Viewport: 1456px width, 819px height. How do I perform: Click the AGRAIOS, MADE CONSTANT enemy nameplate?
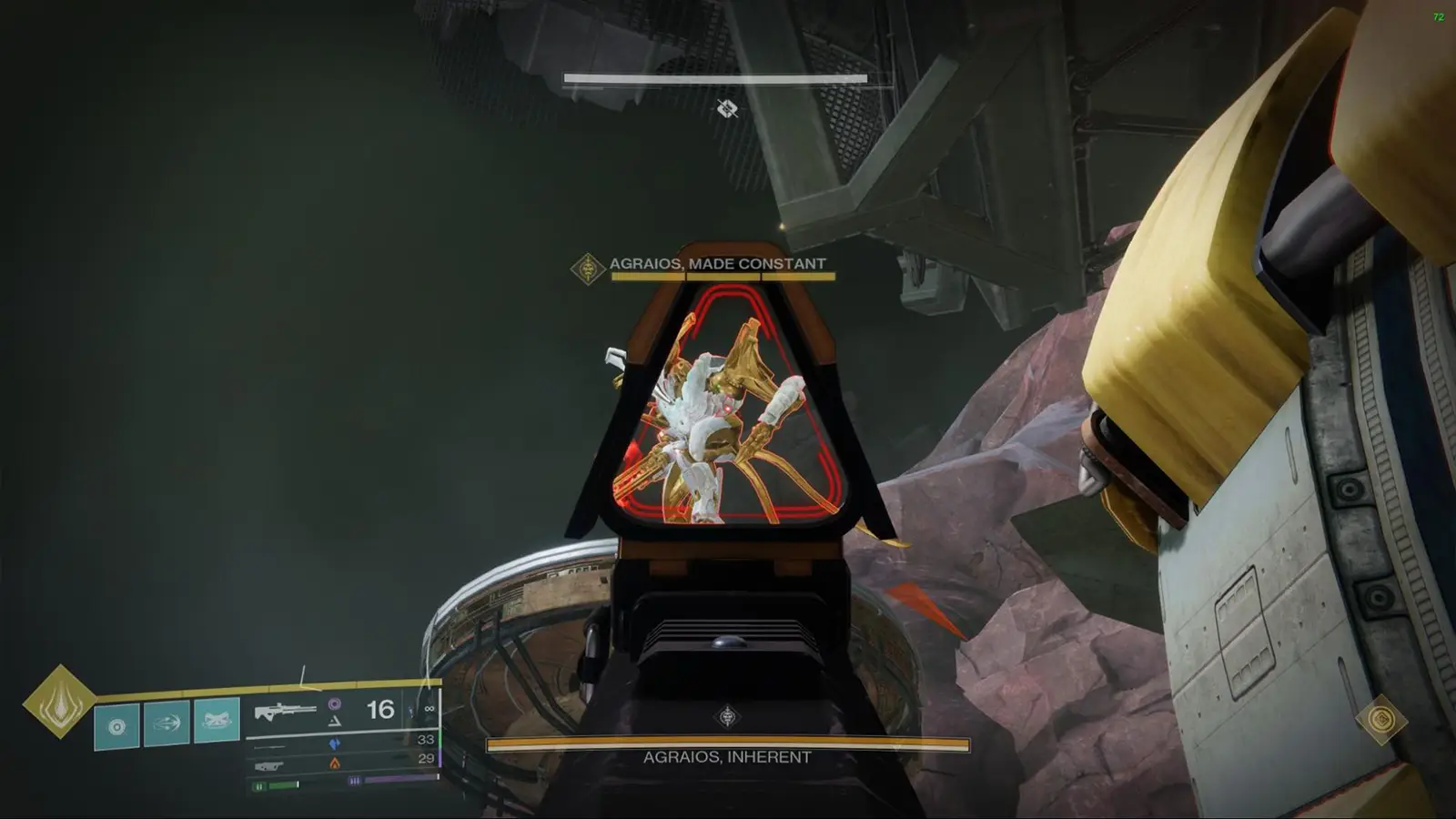722,261
